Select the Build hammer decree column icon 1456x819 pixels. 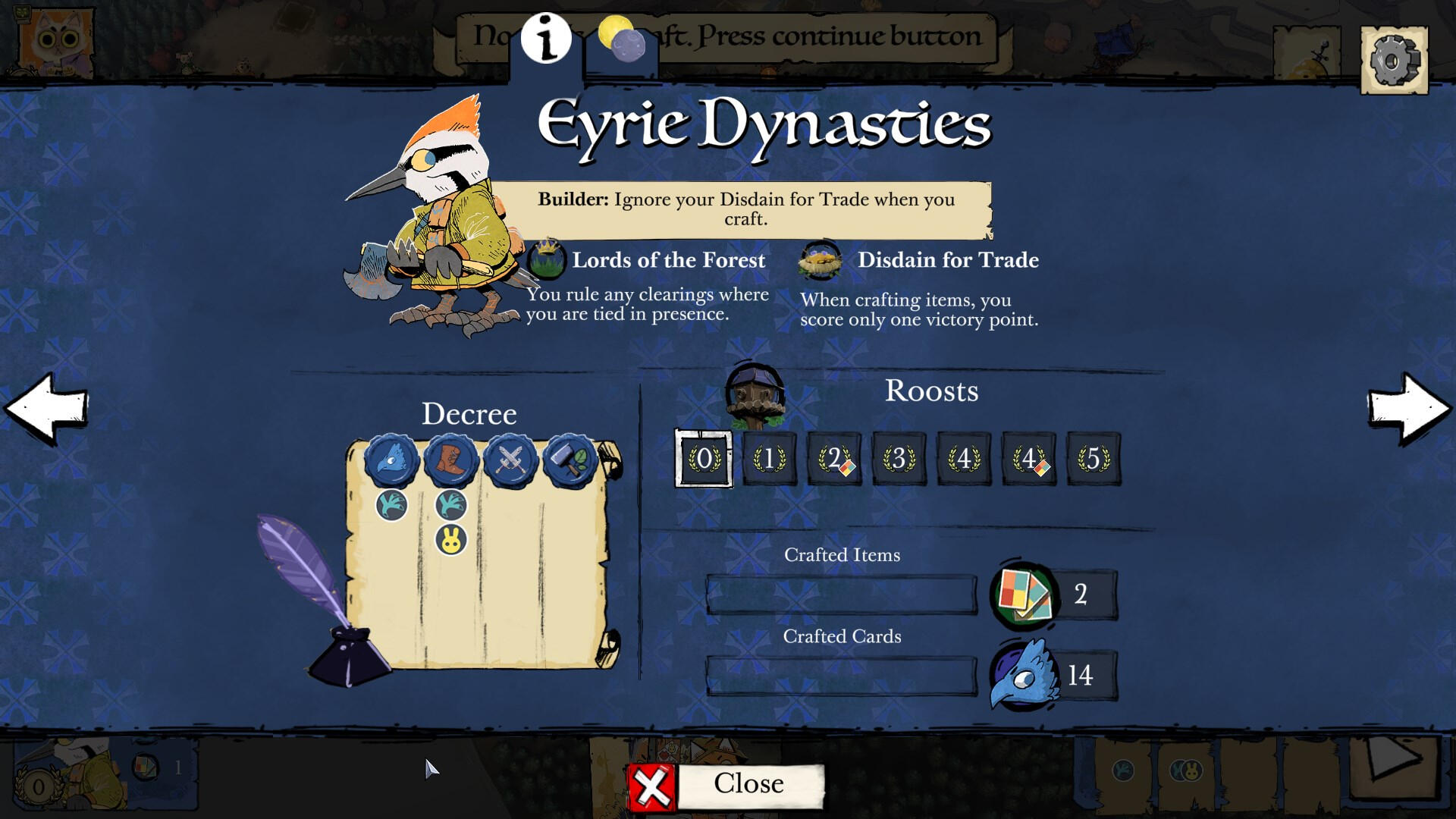[x=569, y=460]
